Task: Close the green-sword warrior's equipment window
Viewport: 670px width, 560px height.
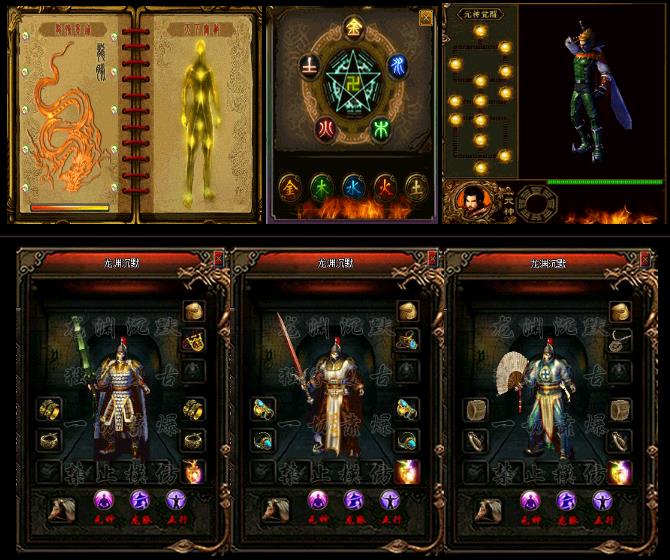Action: pos(220,257)
